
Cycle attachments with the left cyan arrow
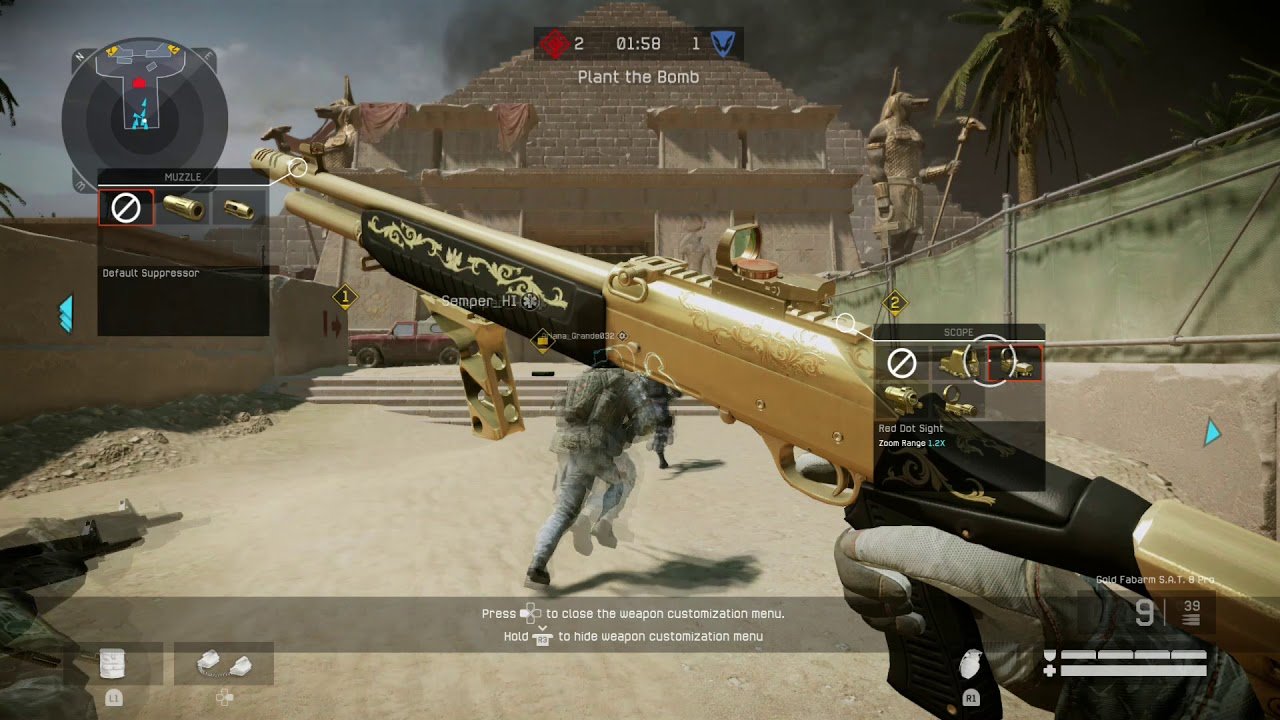(x=66, y=313)
